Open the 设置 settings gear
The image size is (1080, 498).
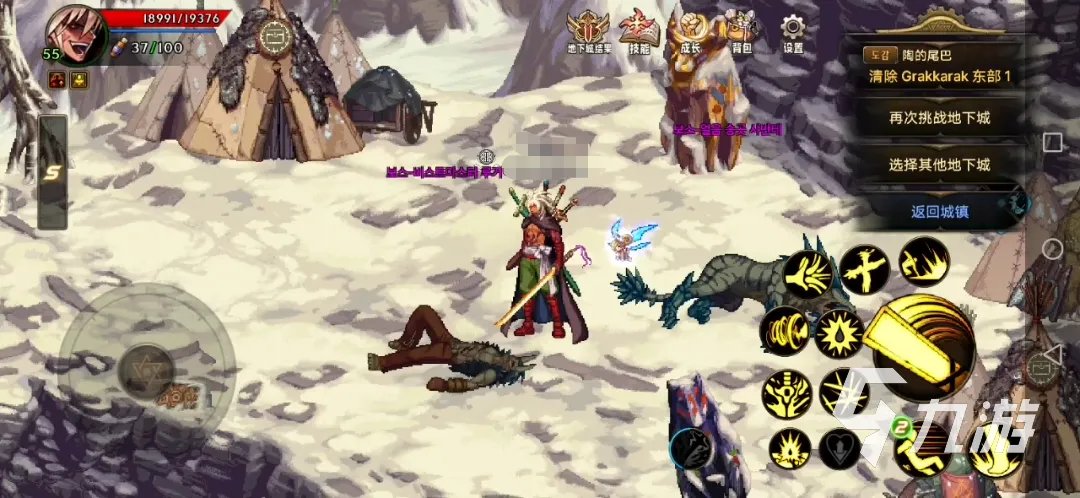[x=793, y=32]
